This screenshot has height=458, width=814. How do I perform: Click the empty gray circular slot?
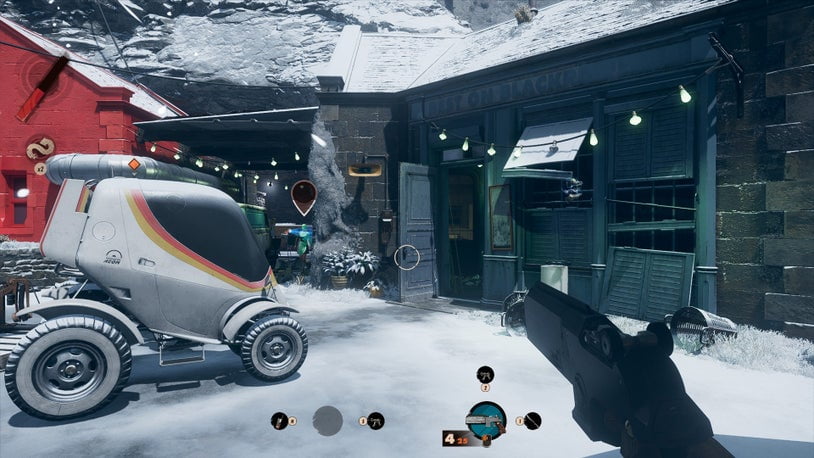click(327, 421)
